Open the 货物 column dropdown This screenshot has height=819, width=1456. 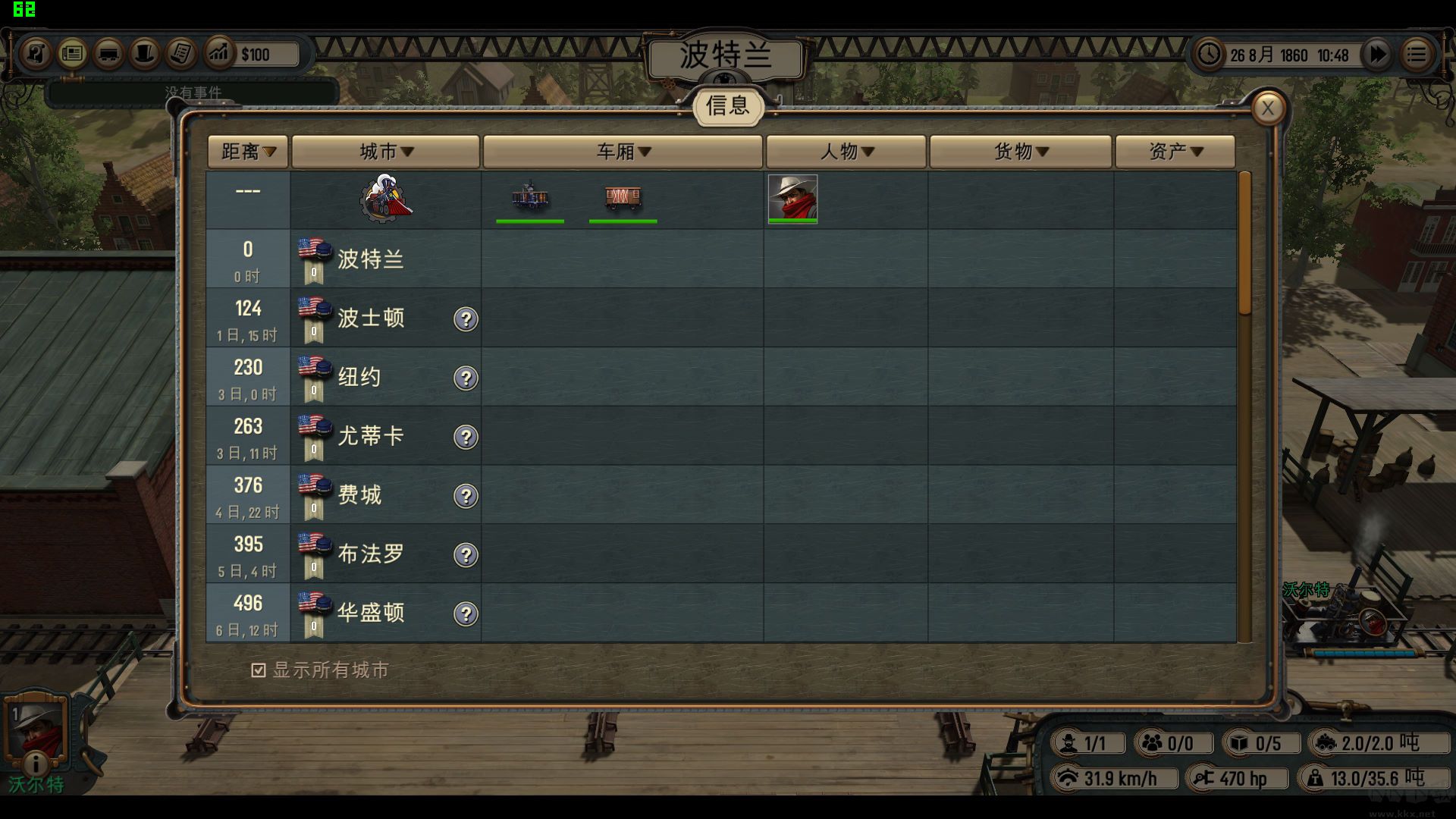click(1021, 152)
